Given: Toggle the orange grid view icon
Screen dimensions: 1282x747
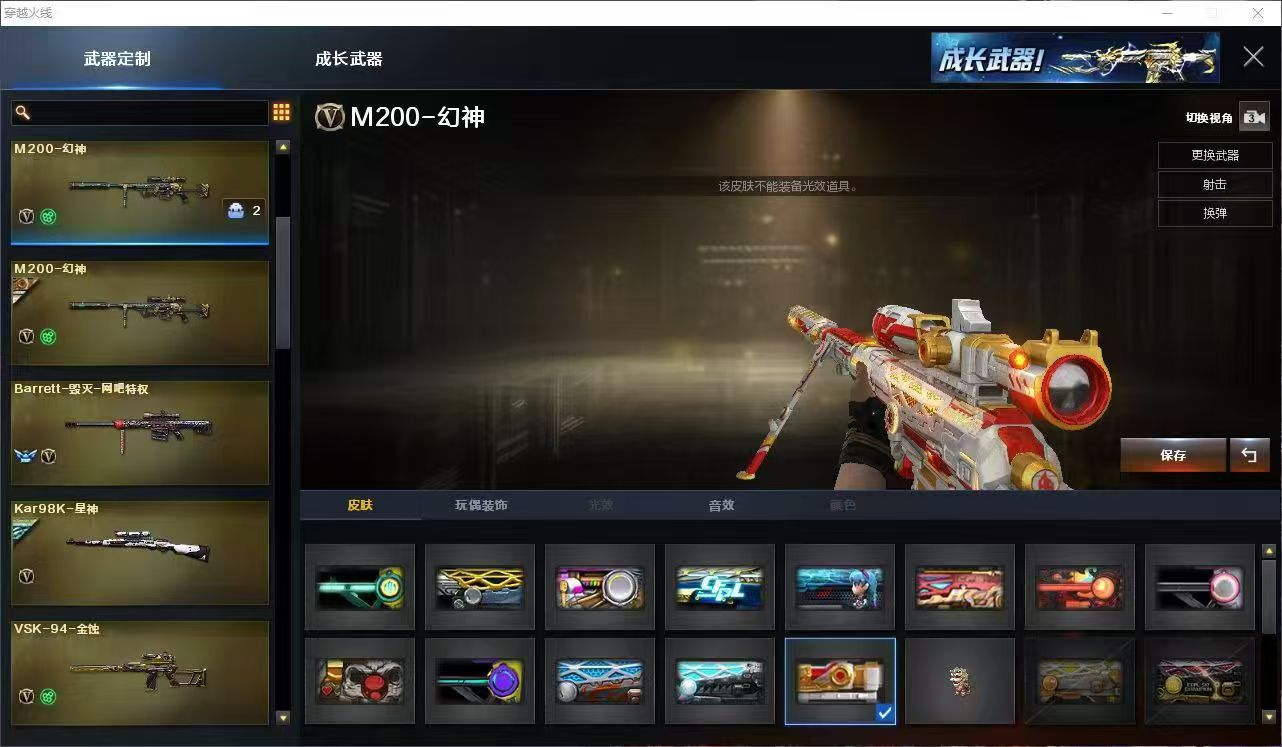Looking at the screenshot, I should pyautogui.click(x=282, y=113).
